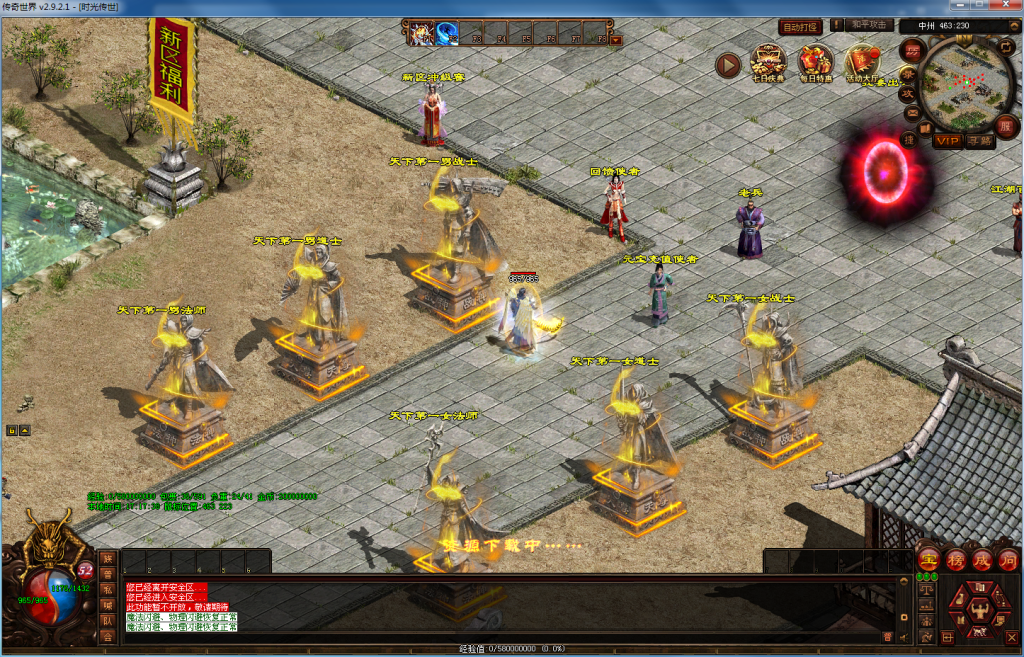Open the 榜 rankings orb button
This screenshot has height=657, width=1024.
(x=955, y=559)
